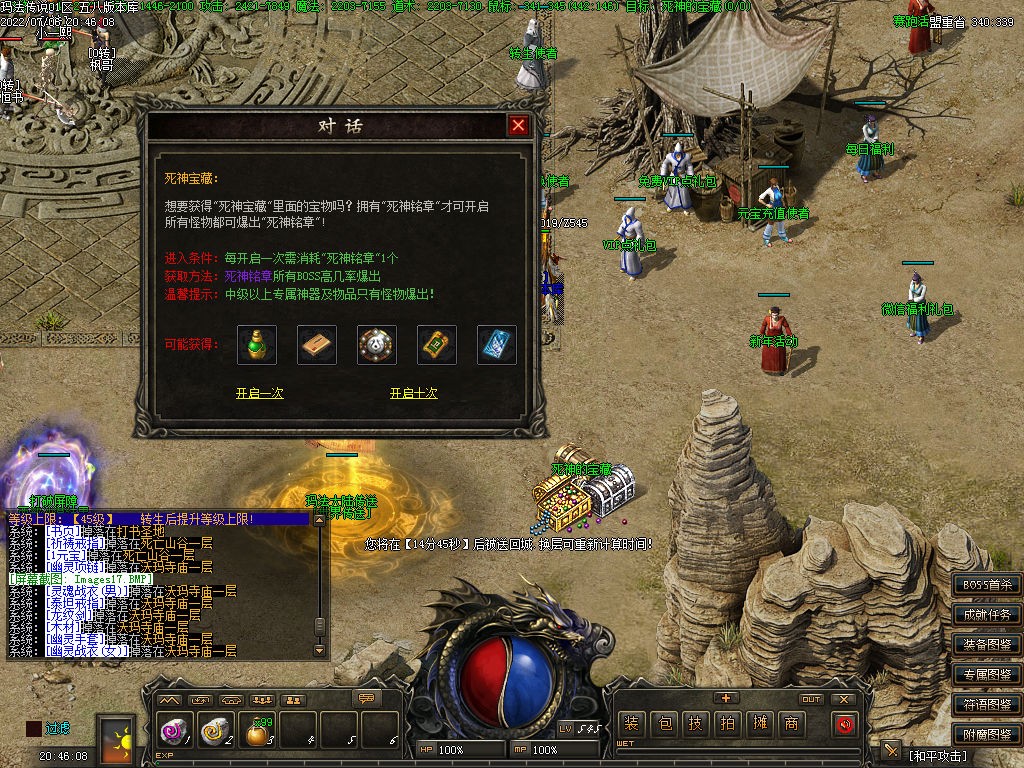Use the purple spiral scroll in hotbar slot 1

(174, 733)
